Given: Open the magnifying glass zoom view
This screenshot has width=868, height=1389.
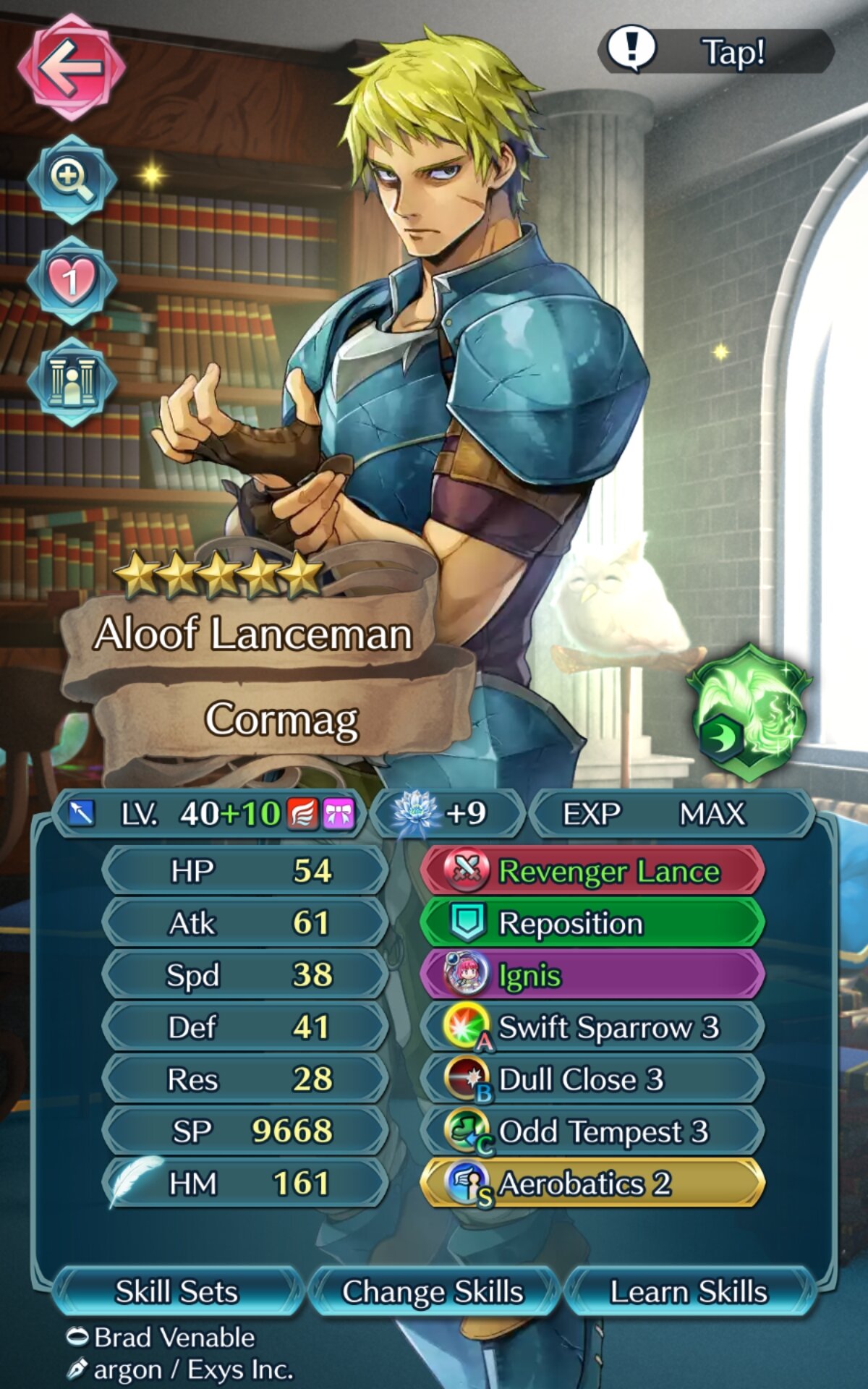Looking at the screenshot, I should 71,179.
